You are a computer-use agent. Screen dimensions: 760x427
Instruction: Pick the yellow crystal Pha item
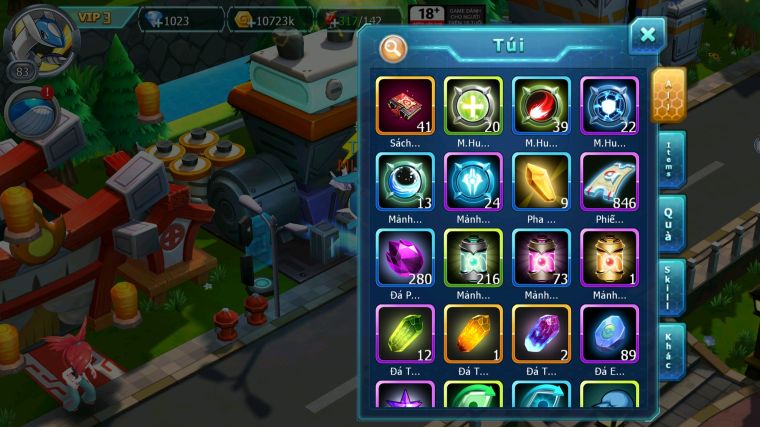click(x=541, y=181)
